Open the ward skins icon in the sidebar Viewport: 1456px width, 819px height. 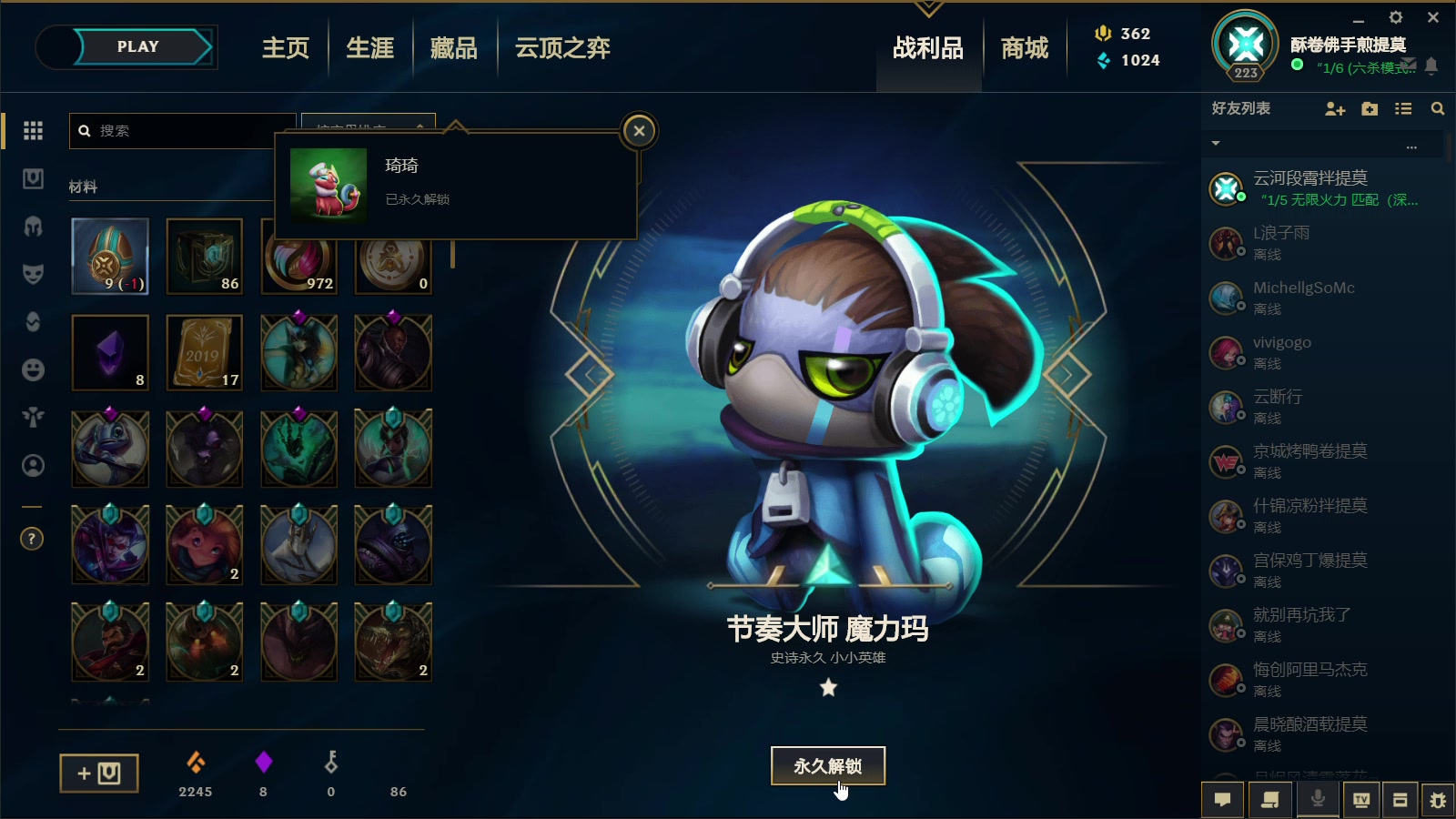click(33, 416)
